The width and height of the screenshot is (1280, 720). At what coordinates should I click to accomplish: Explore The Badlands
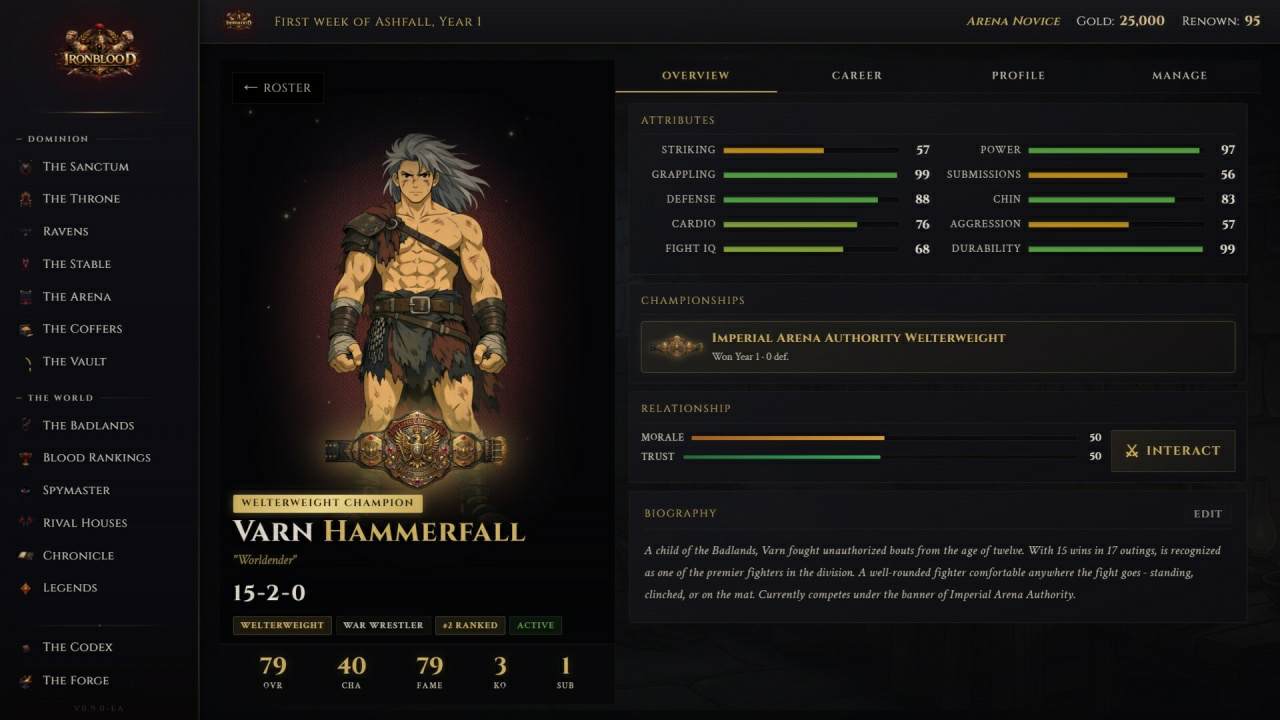click(88, 426)
